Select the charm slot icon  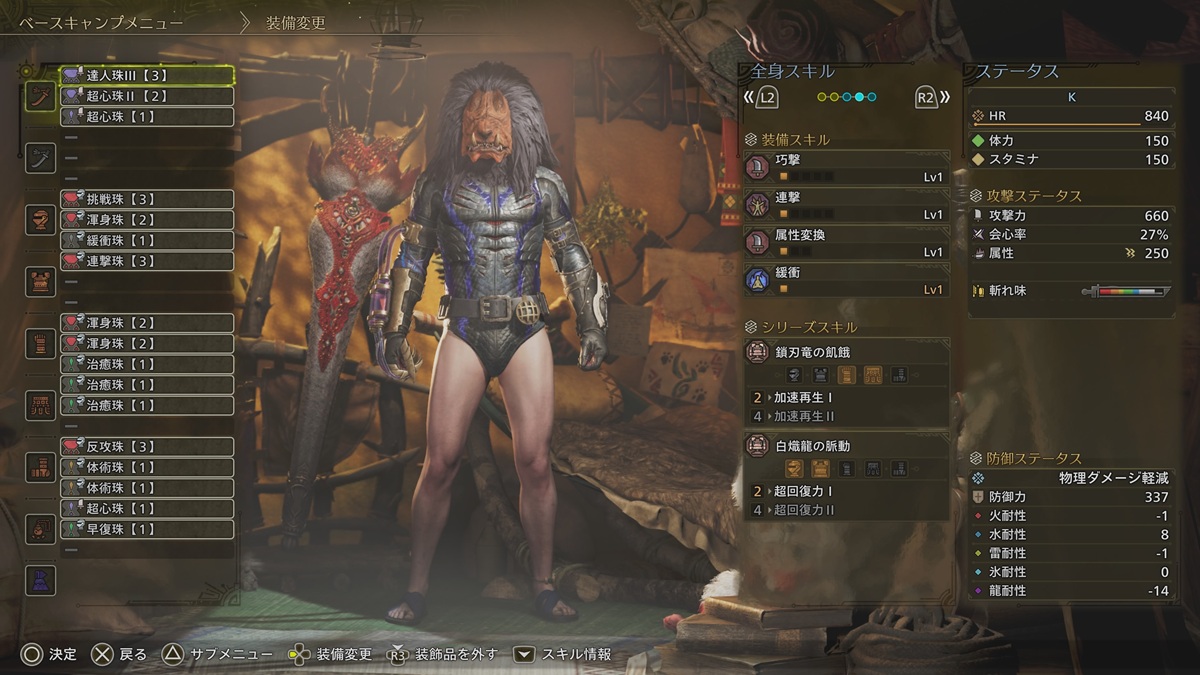tap(40, 528)
